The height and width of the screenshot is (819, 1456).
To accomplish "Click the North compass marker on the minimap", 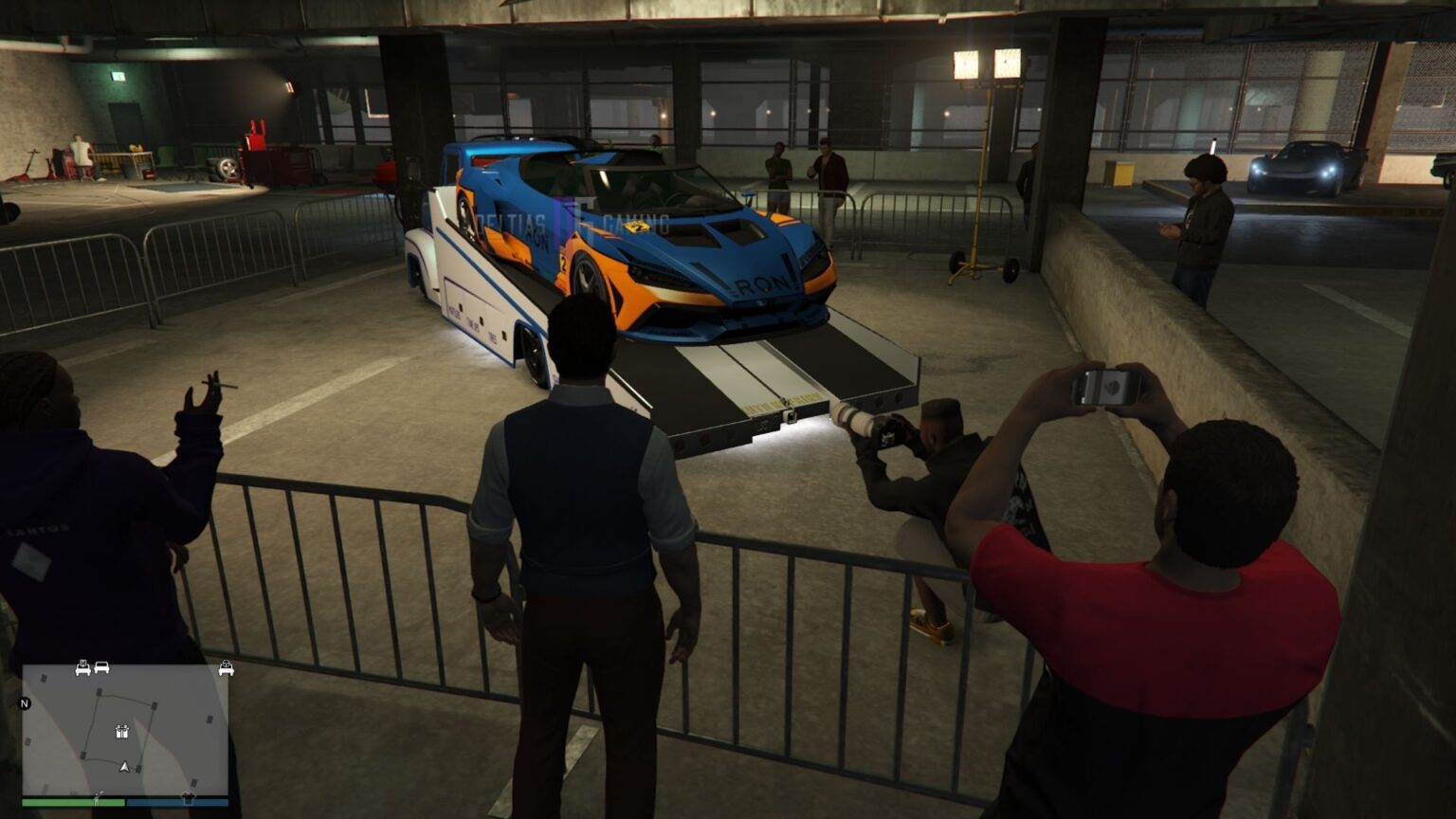I will pos(24,703).
